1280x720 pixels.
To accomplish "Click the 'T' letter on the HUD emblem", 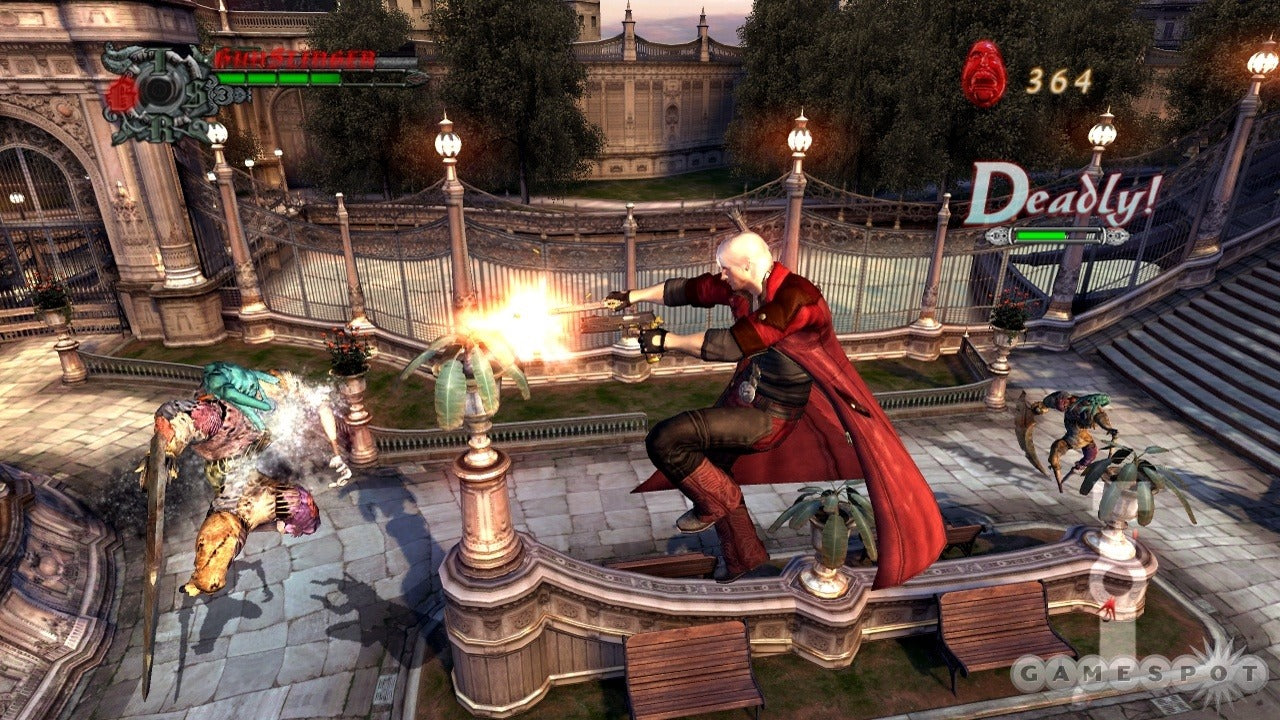I will click(157, 58).
